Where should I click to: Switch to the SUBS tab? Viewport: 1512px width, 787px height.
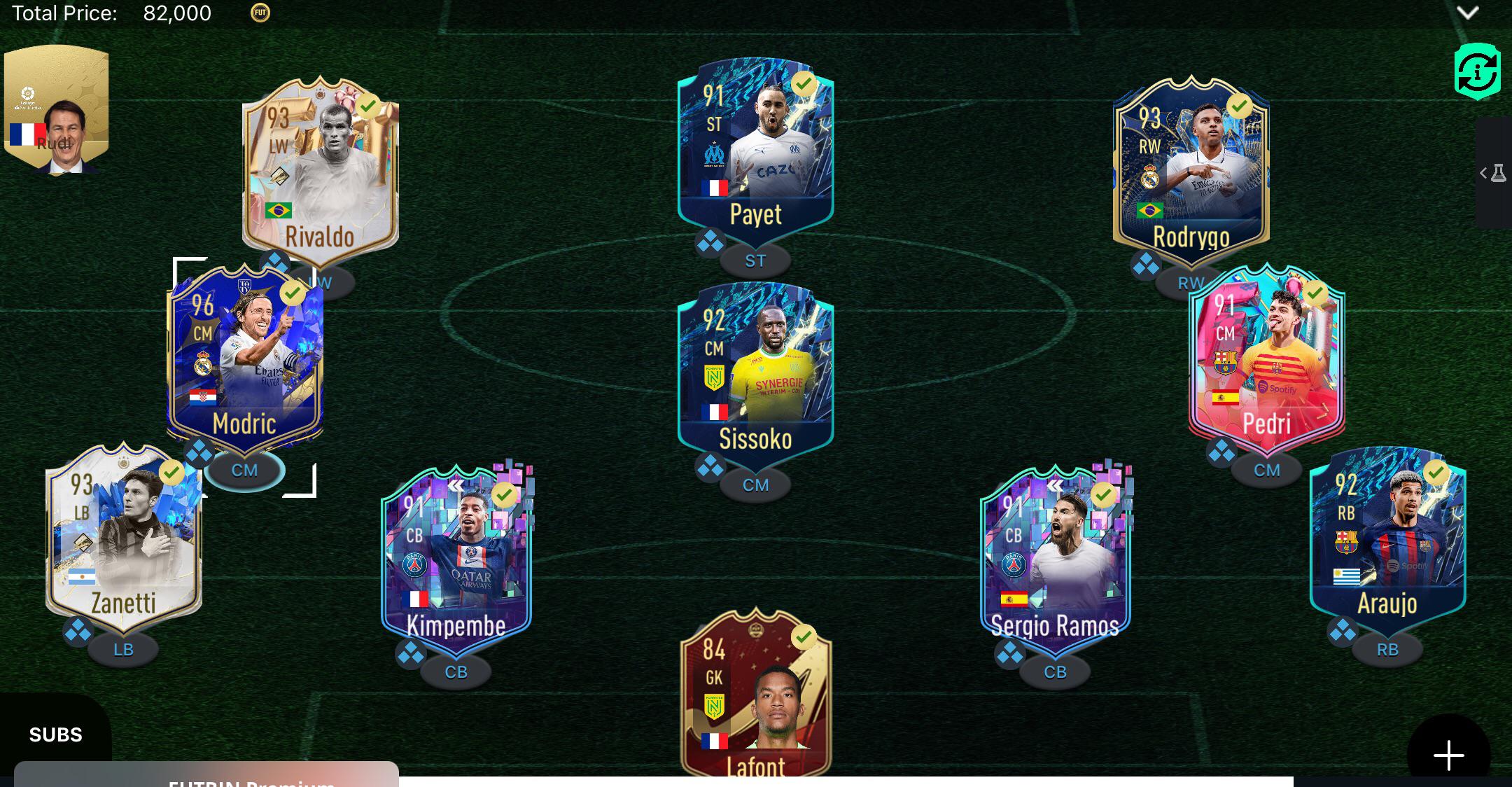click(x=56, y=734)
